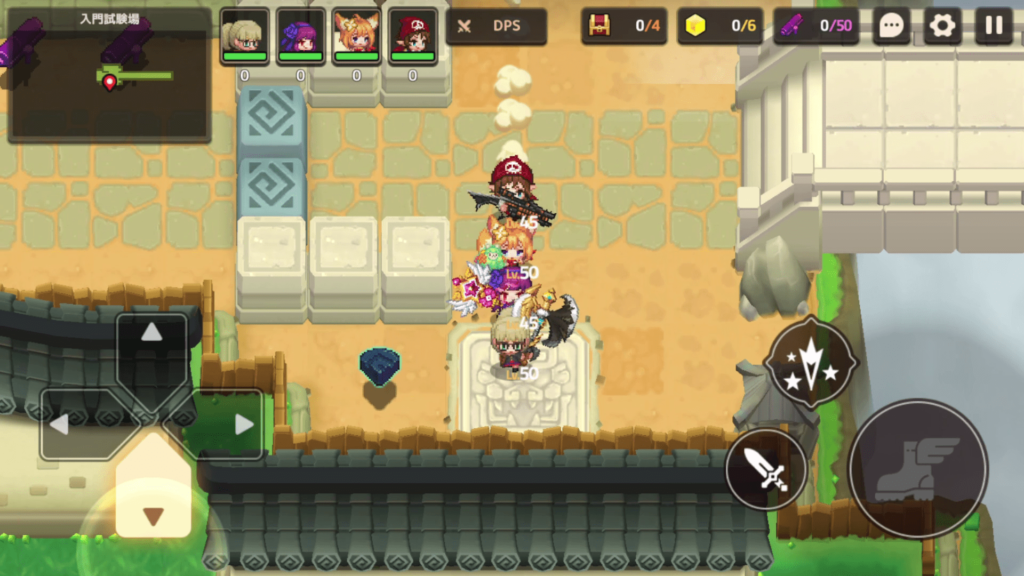The width and height of the screenshot is (1024, 576).
Task: Select the orange fox-eared hero portrait
Action: (x=356, y=35)
